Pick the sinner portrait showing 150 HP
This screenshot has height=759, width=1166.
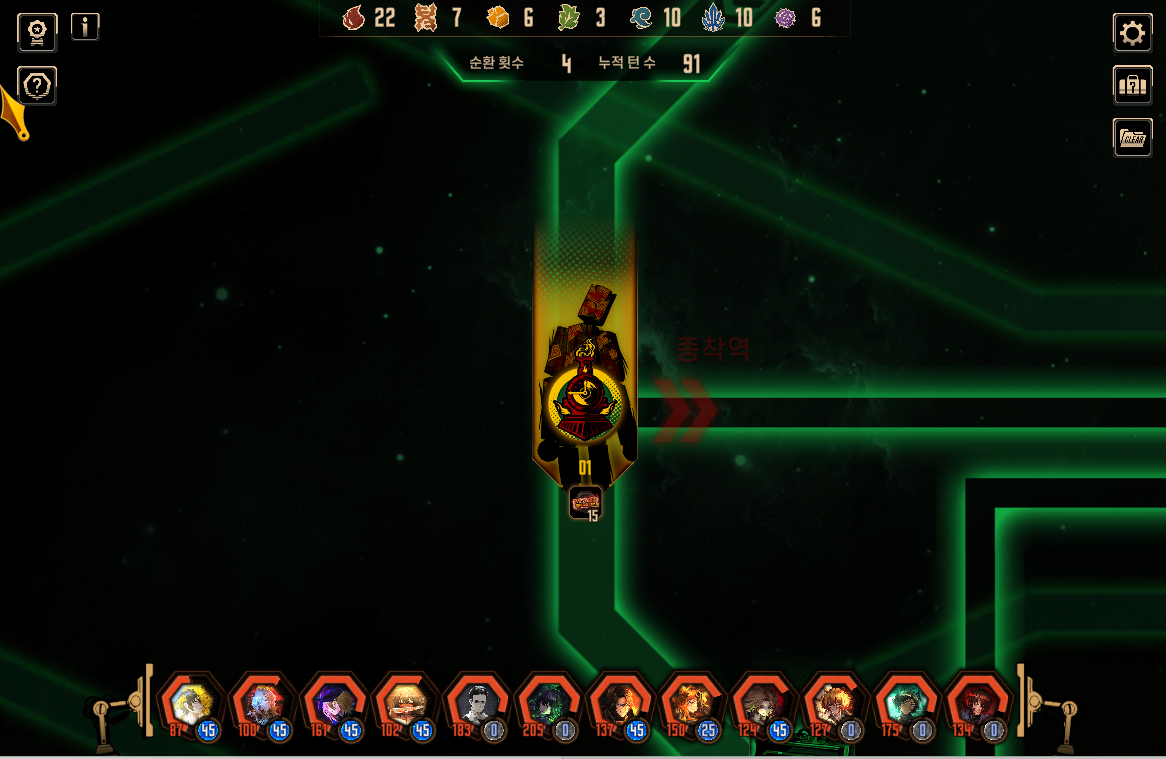click(691, 705)
